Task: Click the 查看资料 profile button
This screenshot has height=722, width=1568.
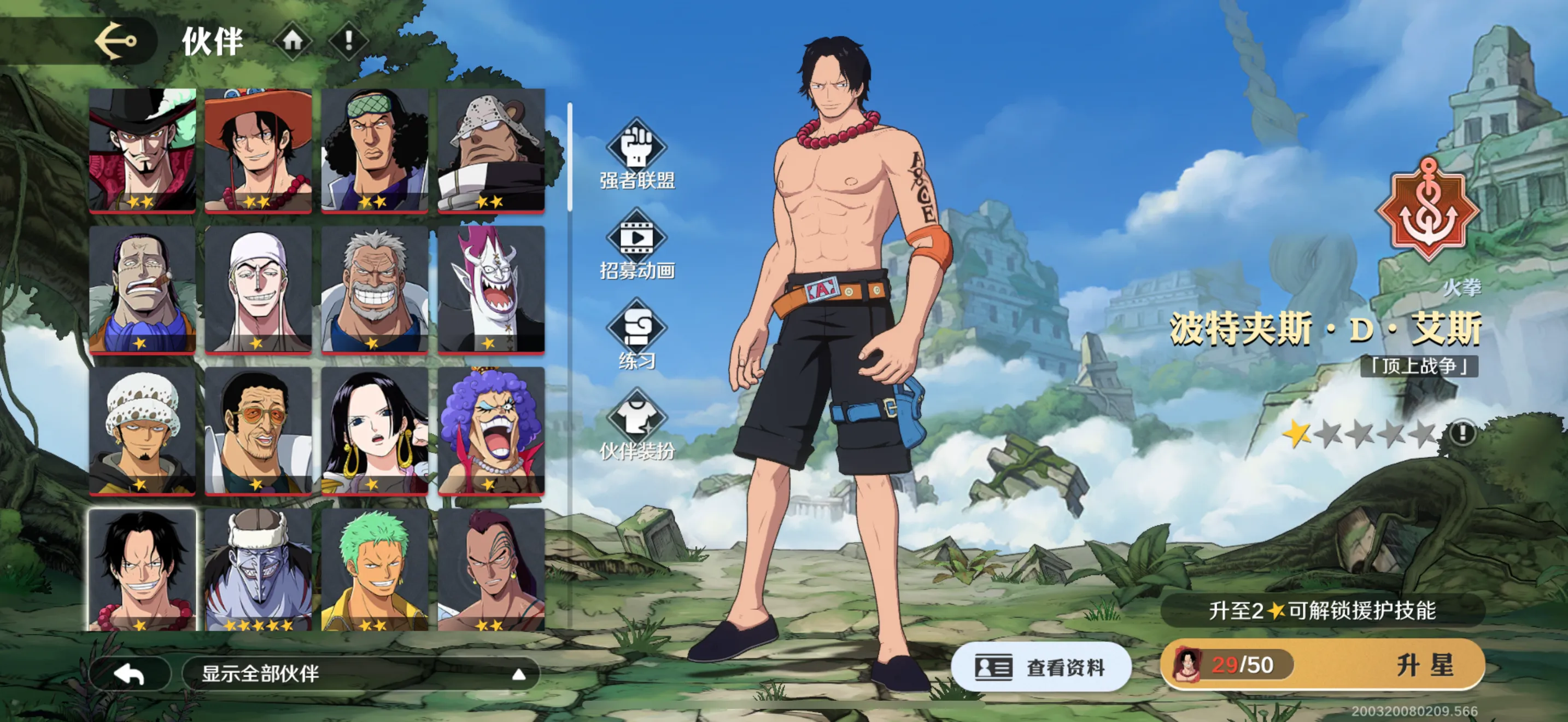Action: point(1041,667)
